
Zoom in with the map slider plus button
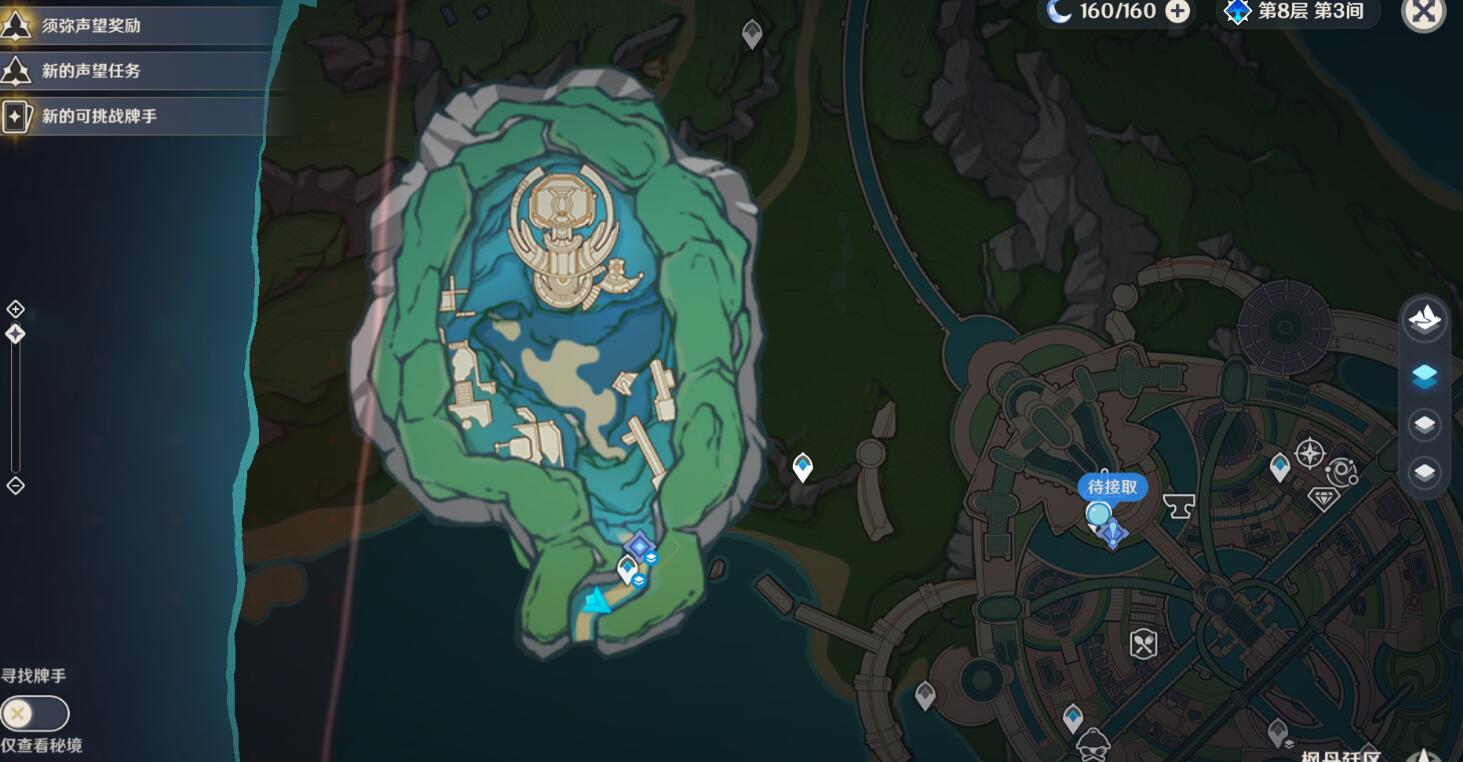15,309
